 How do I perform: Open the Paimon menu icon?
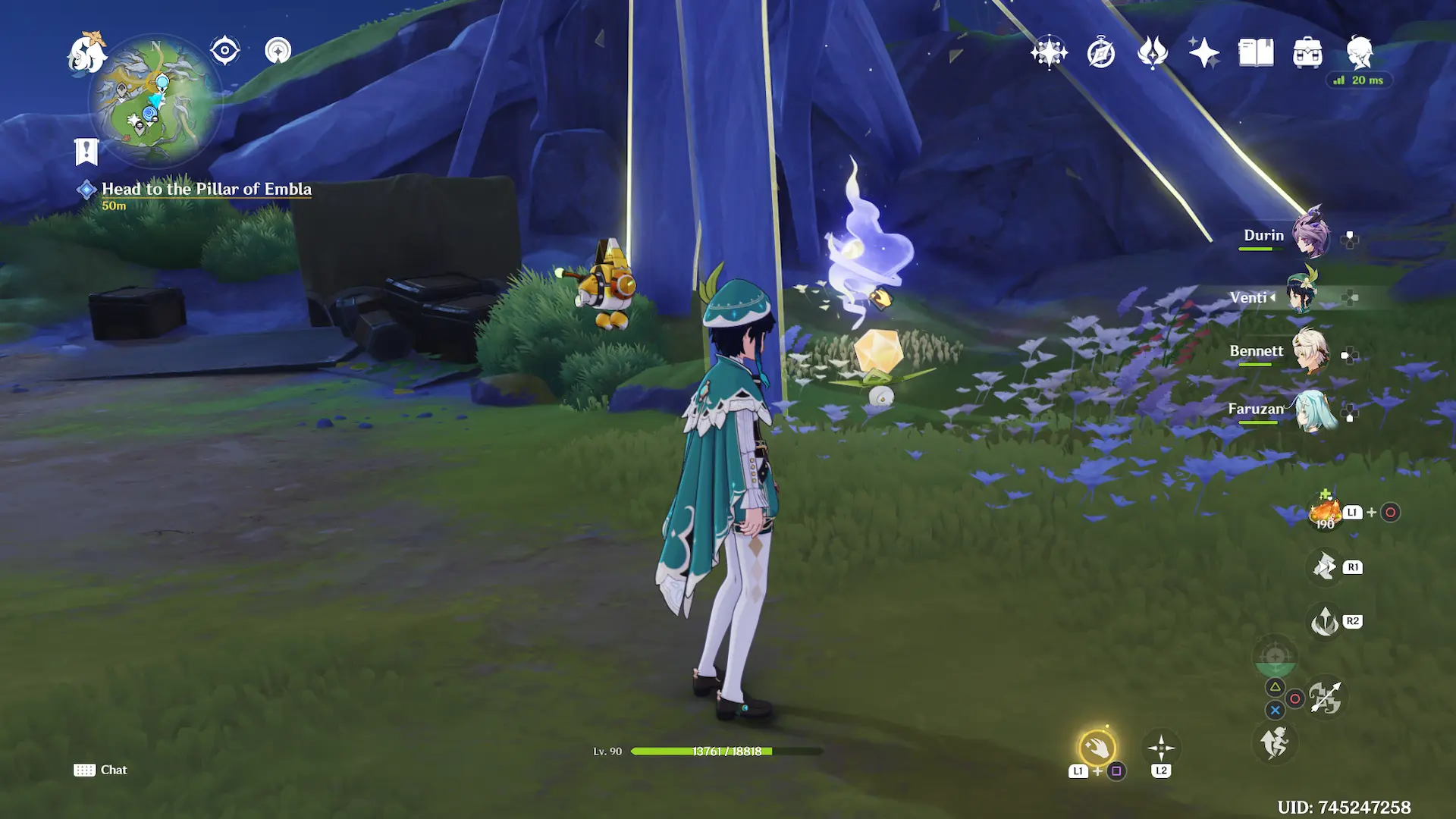tap(86, 53)
